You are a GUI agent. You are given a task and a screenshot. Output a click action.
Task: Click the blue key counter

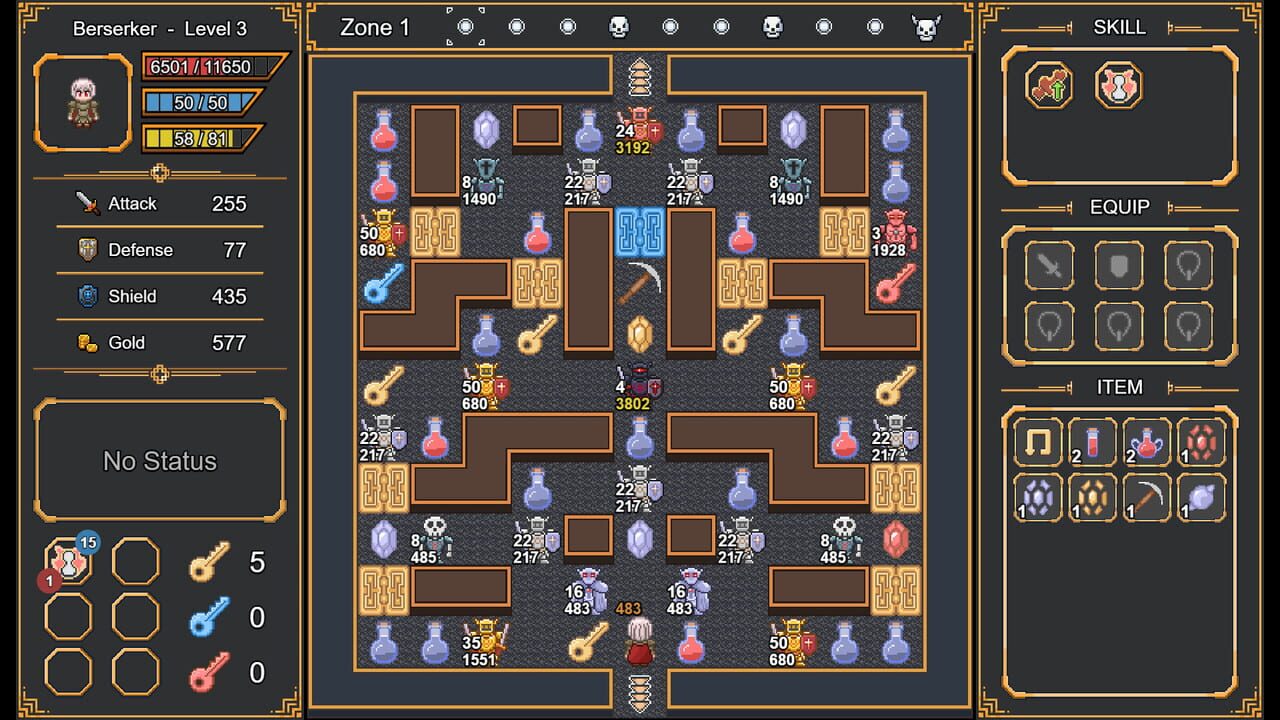coord(227,617)
